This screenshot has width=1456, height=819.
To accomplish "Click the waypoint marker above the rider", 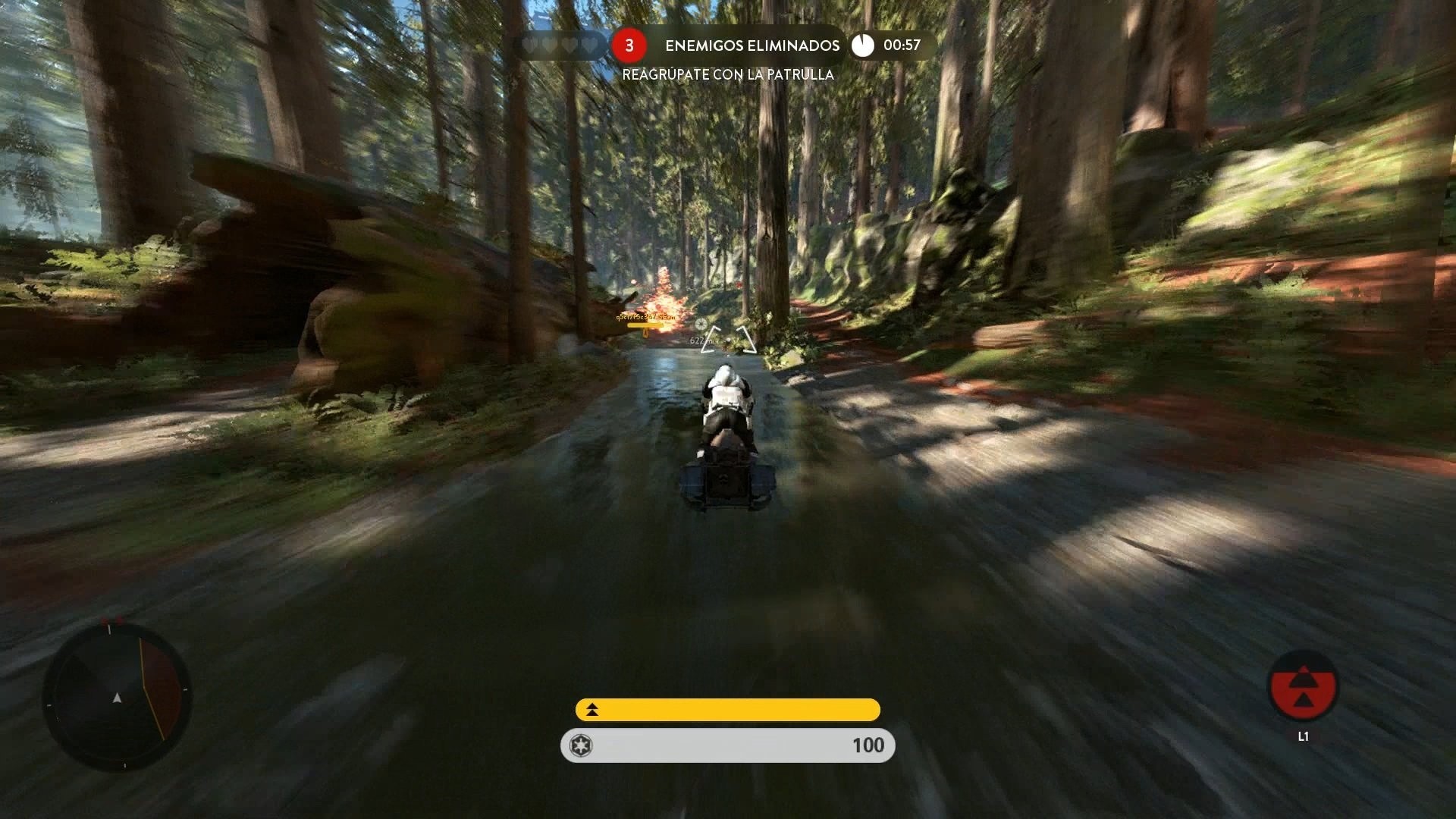I will point(701,324).
